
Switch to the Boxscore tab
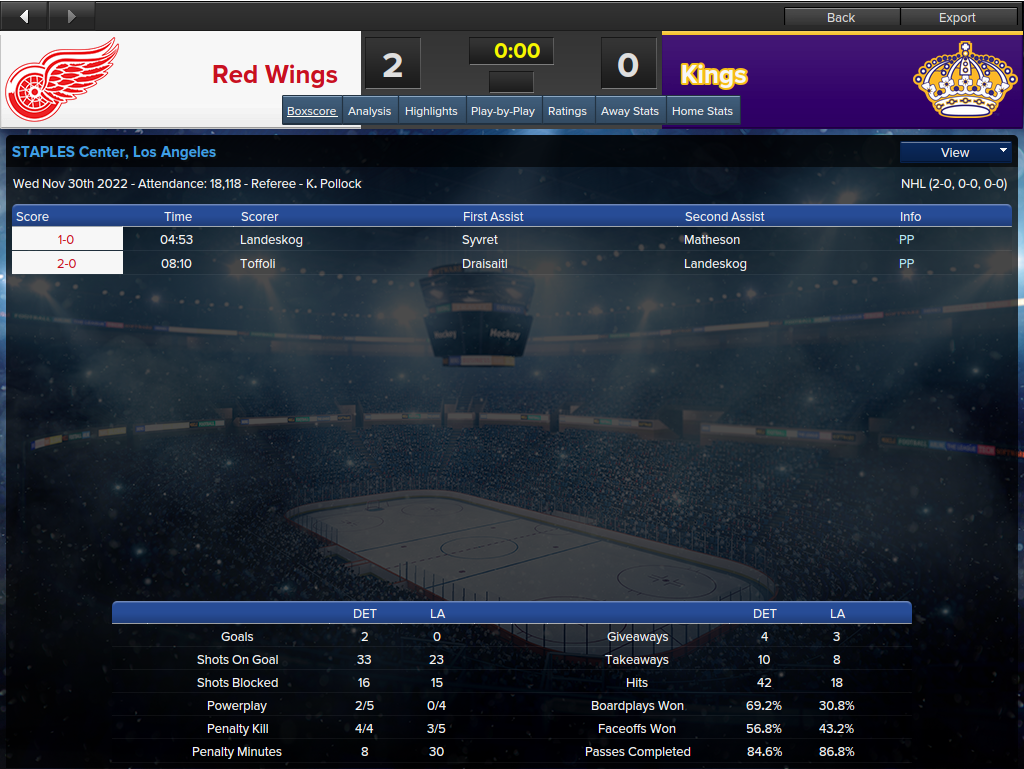[312, 111]
